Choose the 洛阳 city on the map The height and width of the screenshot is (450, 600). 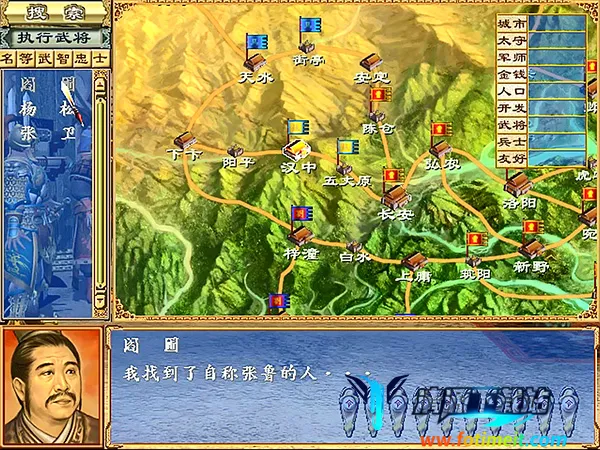coord(518,184)
